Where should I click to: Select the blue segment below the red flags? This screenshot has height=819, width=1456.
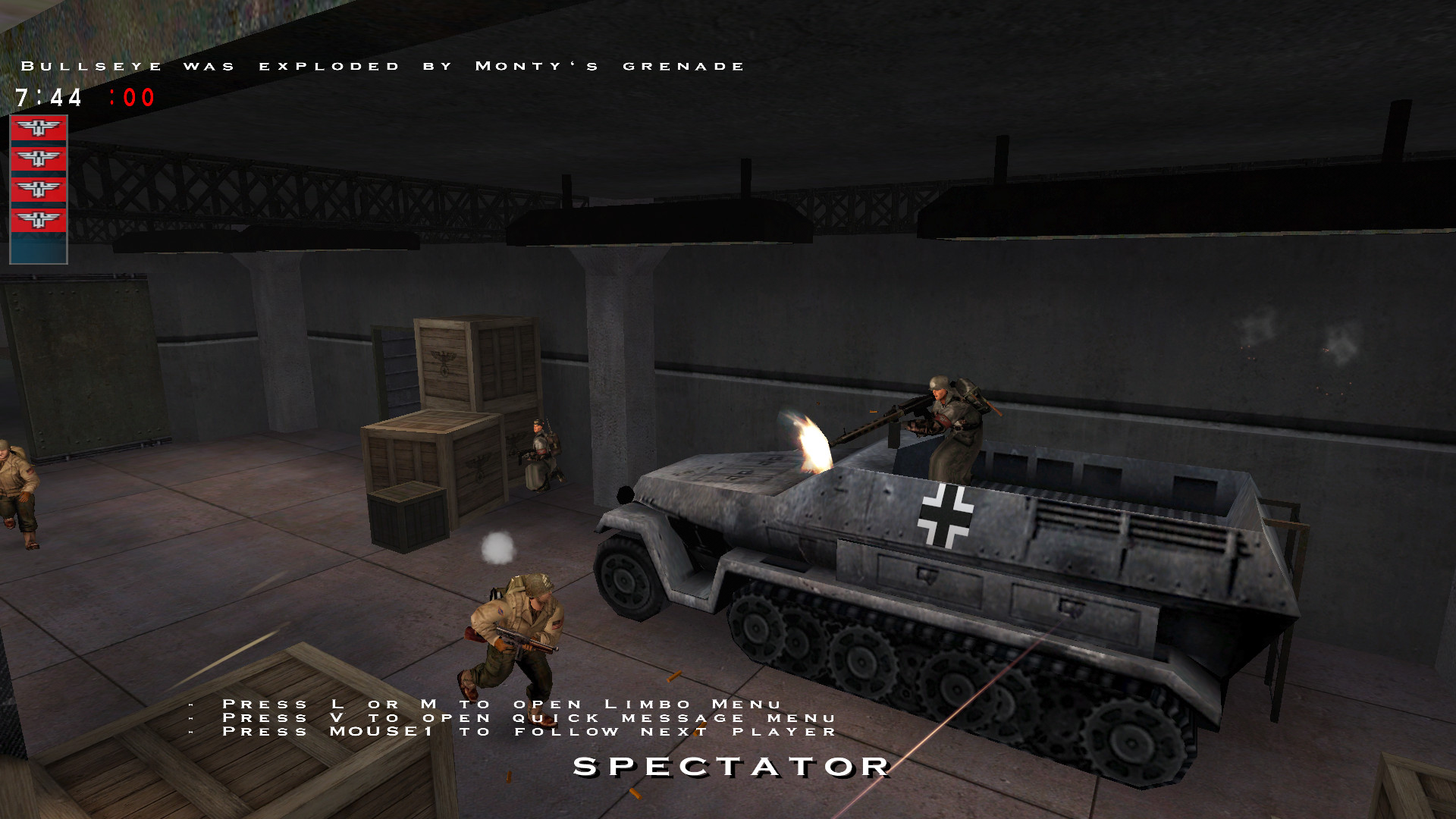39,248
